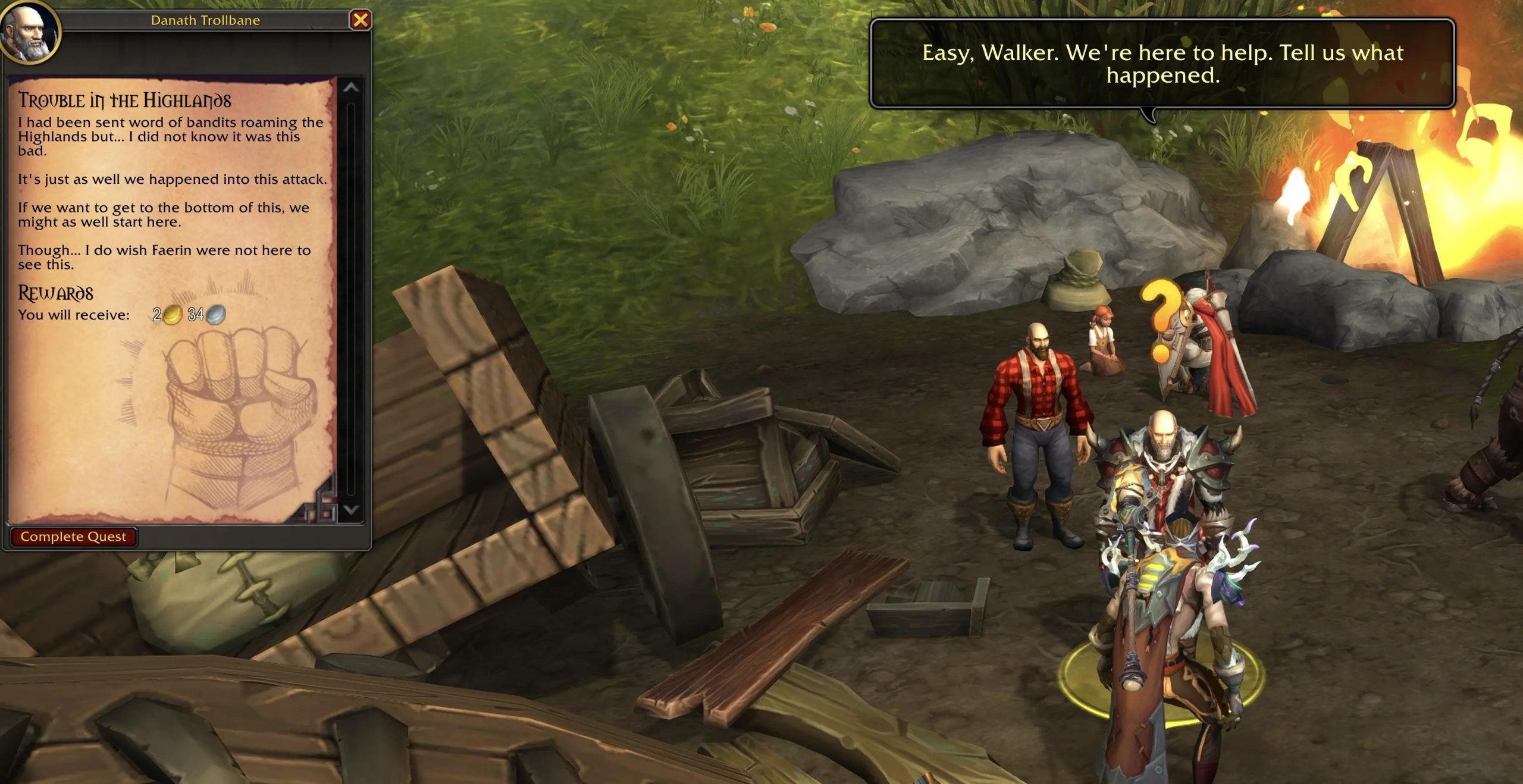The width and height of the screenshot is (1523, 784).
Task: Complete the Trouble in the Highlands quest
Action: [73, 537]
